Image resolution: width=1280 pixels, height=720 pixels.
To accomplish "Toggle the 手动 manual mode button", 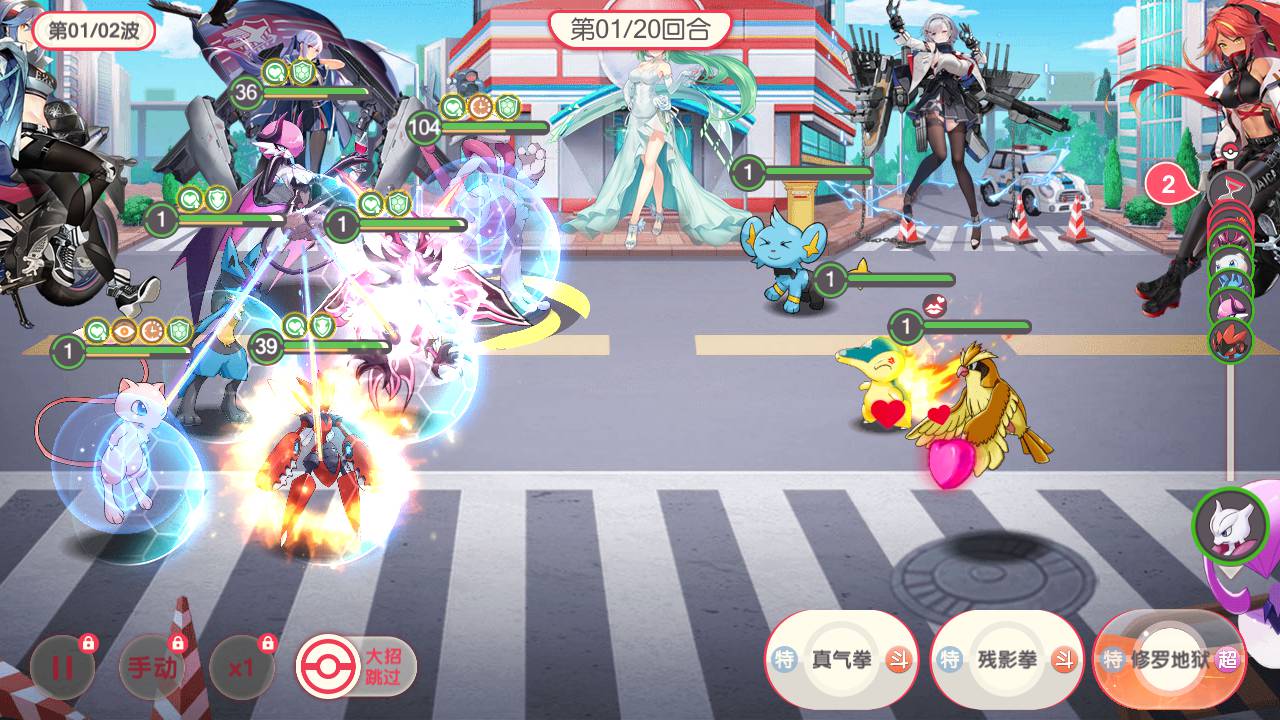I will point(152,667).
